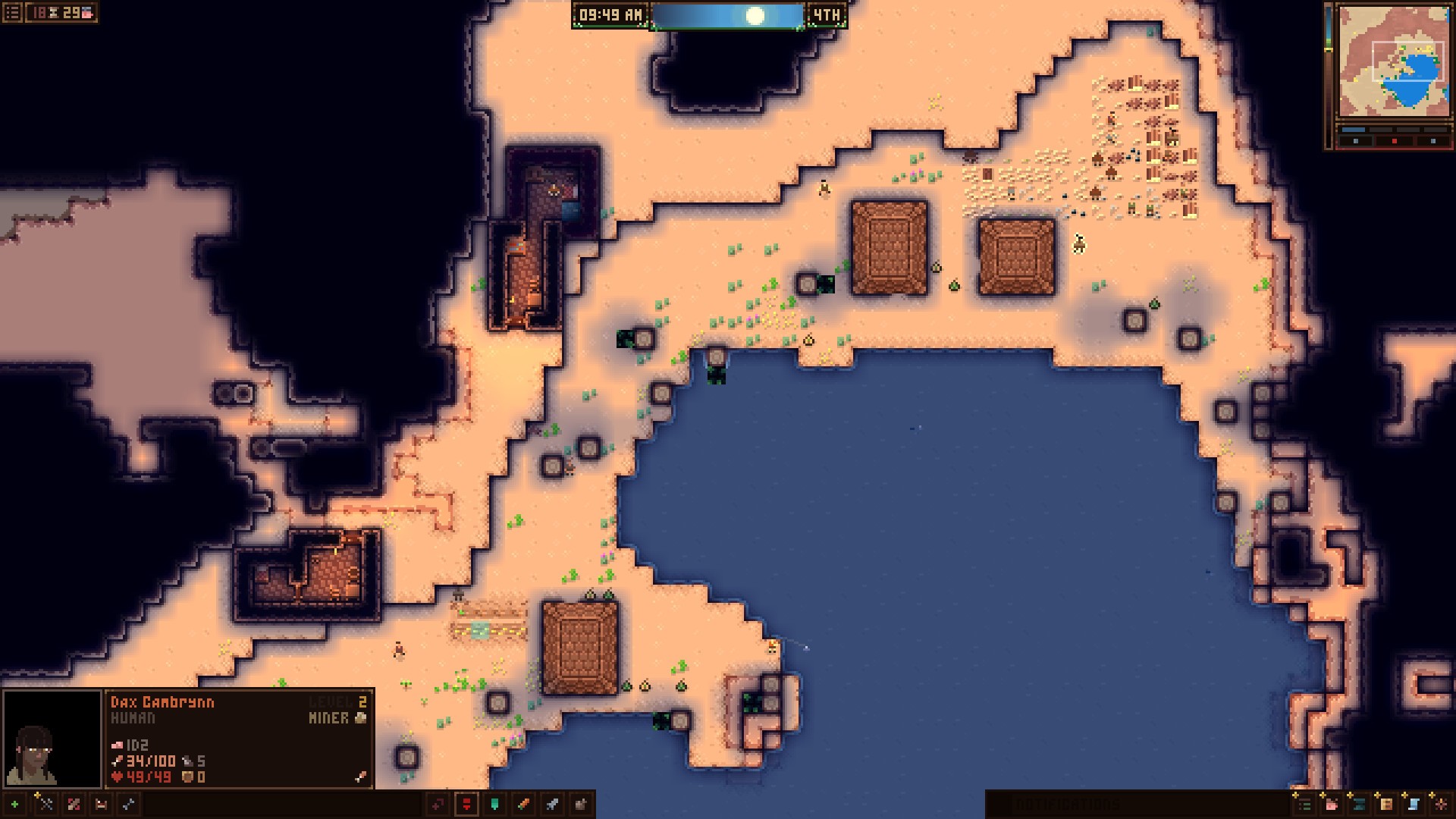Click the bed furnishing icon
Viewport: 1456px width, 819px height.
point(101,805)
